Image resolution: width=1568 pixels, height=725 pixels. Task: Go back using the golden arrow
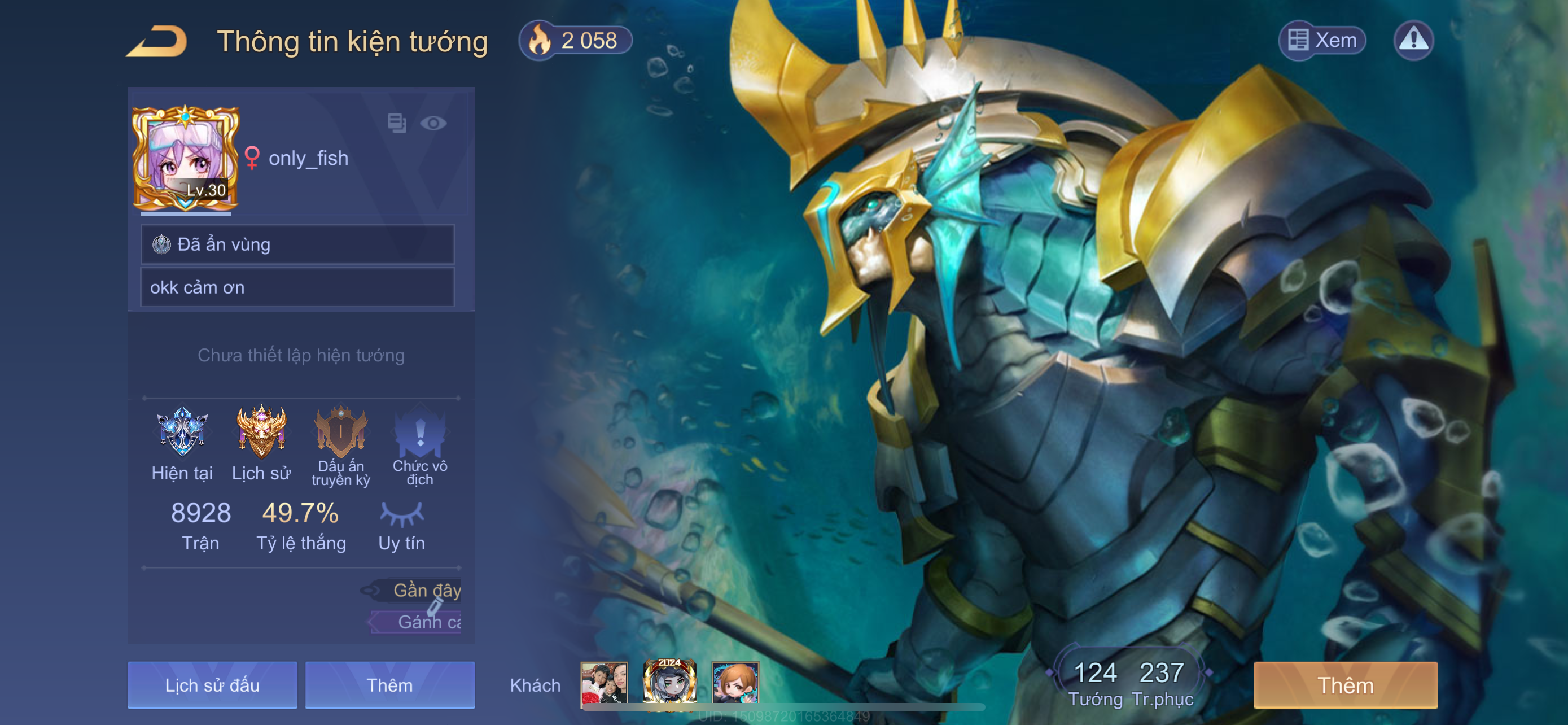157,41
